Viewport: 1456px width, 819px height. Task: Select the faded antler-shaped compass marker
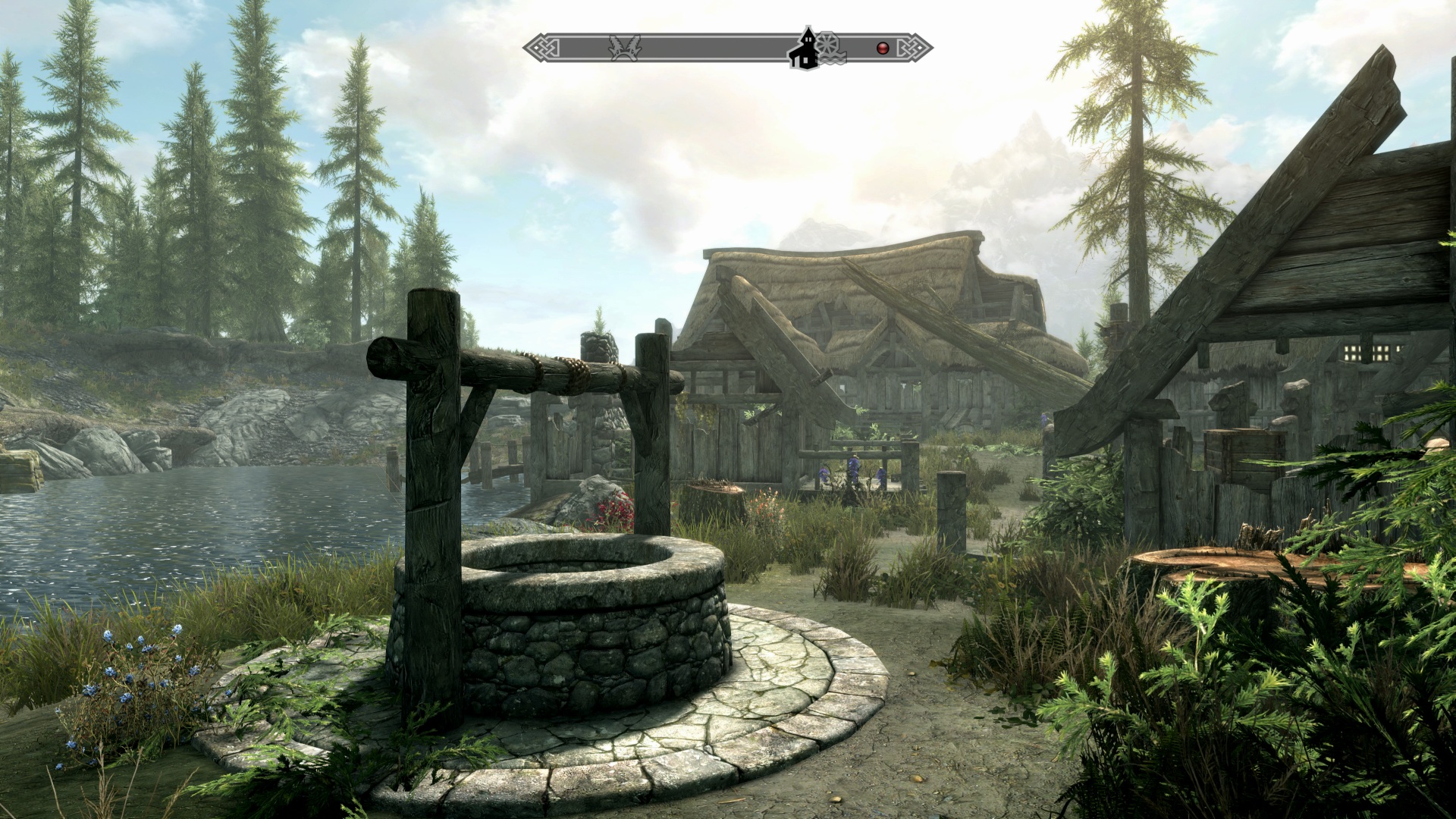pos(625,48)
